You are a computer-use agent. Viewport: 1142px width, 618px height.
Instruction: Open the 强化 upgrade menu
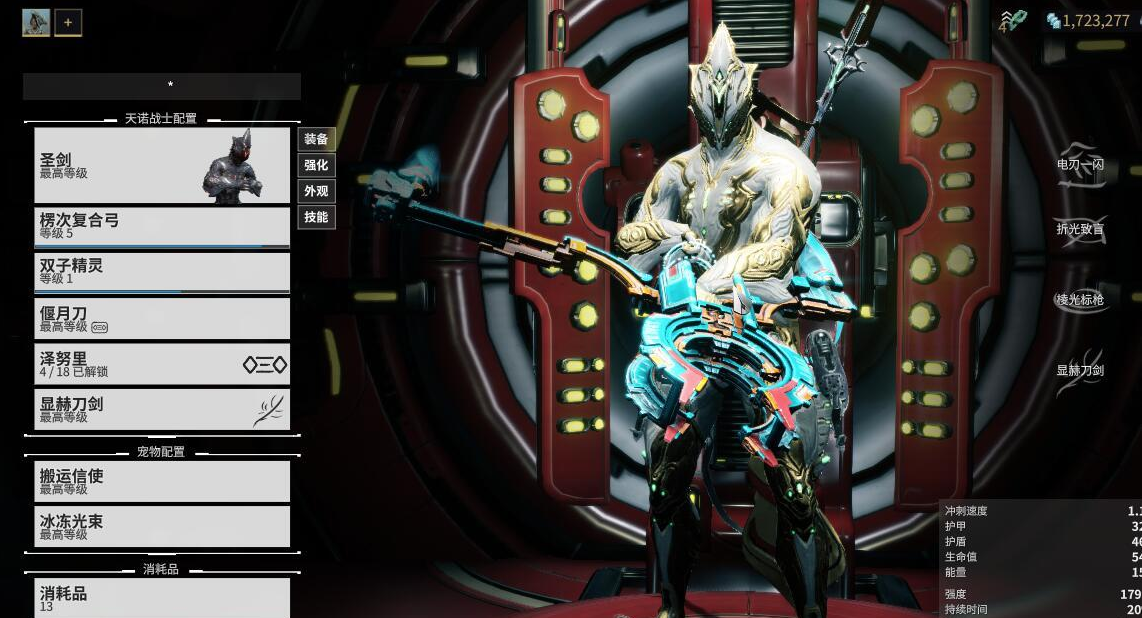tap(316, 165)
